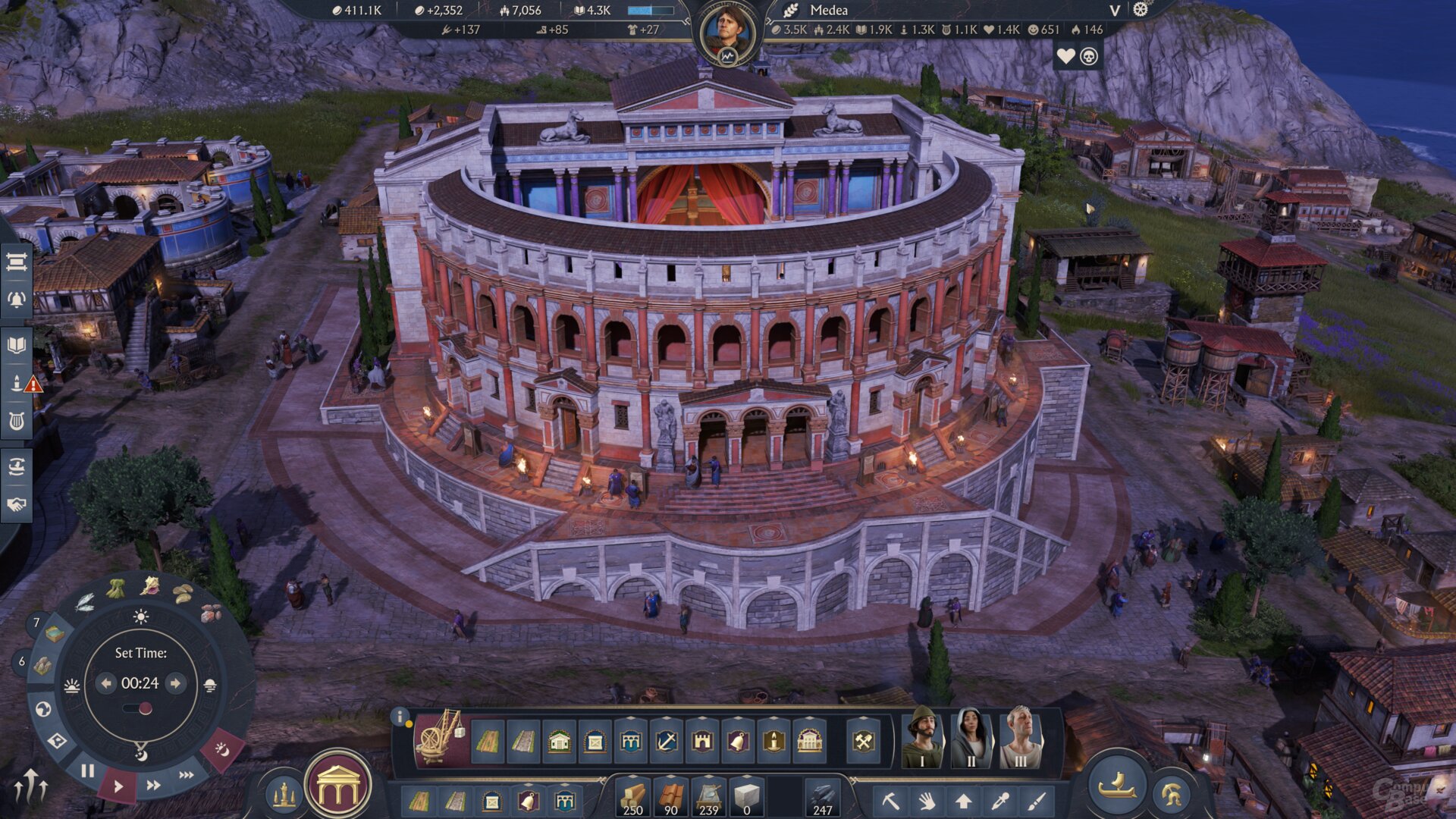The height and width of the screenshot is (819, 1456).
Task: Select the paintbrush tool
Action: point(1037,801)
